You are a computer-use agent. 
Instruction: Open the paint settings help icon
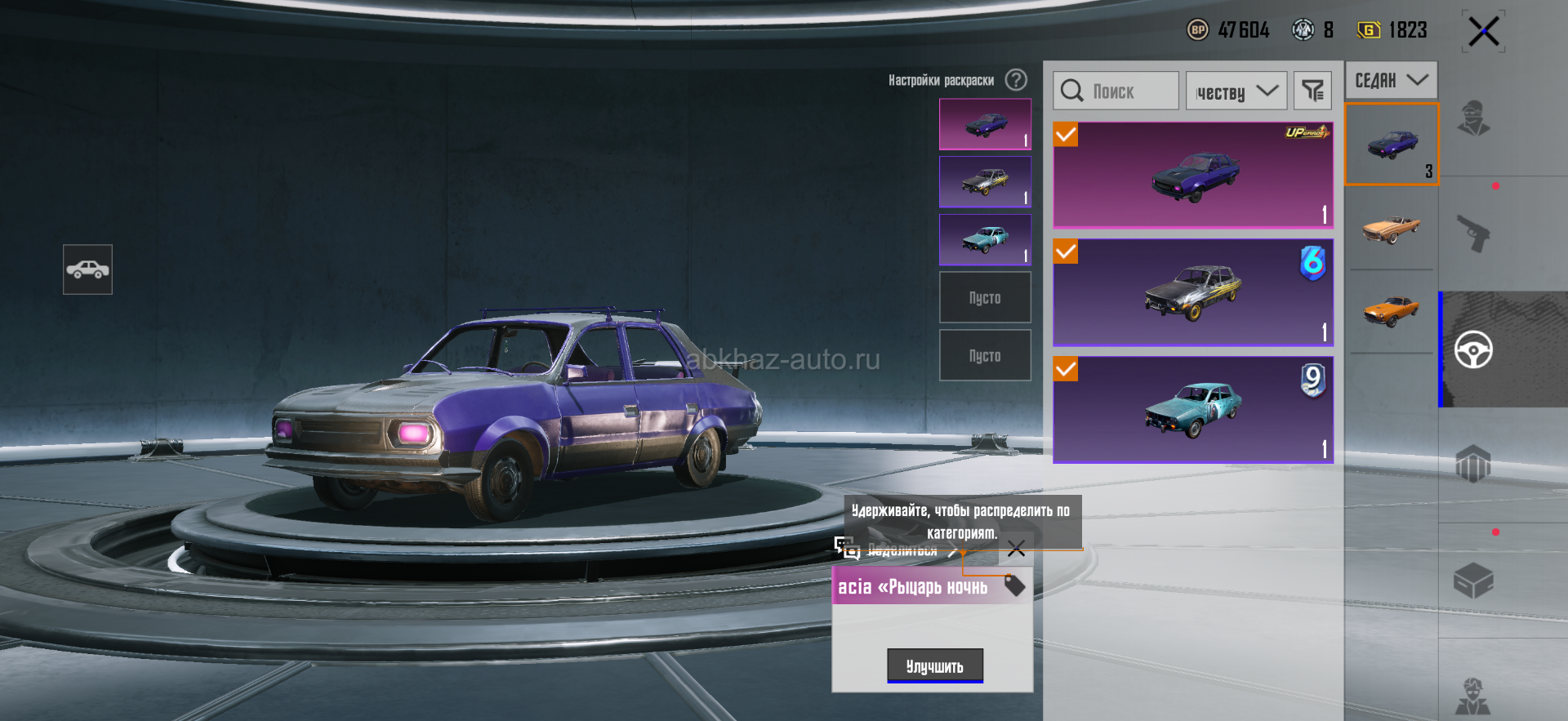tap(1016, 80)
